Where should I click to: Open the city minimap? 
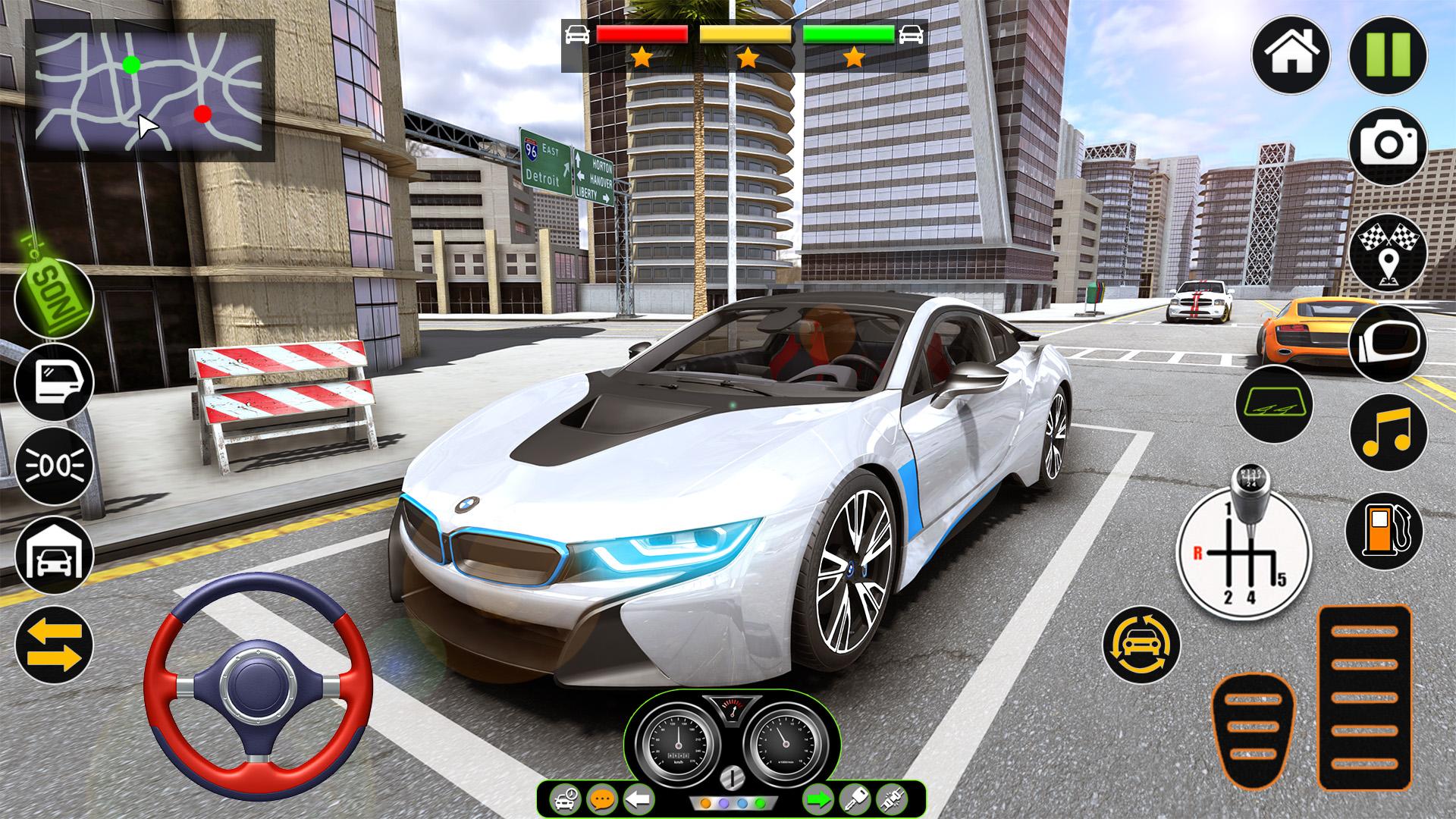coord(150,91)
